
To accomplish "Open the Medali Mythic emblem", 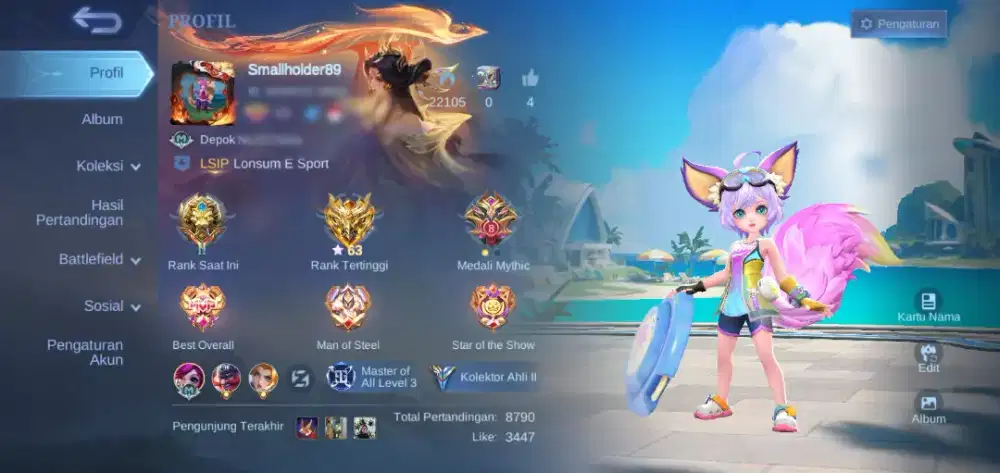I will 490,221.
